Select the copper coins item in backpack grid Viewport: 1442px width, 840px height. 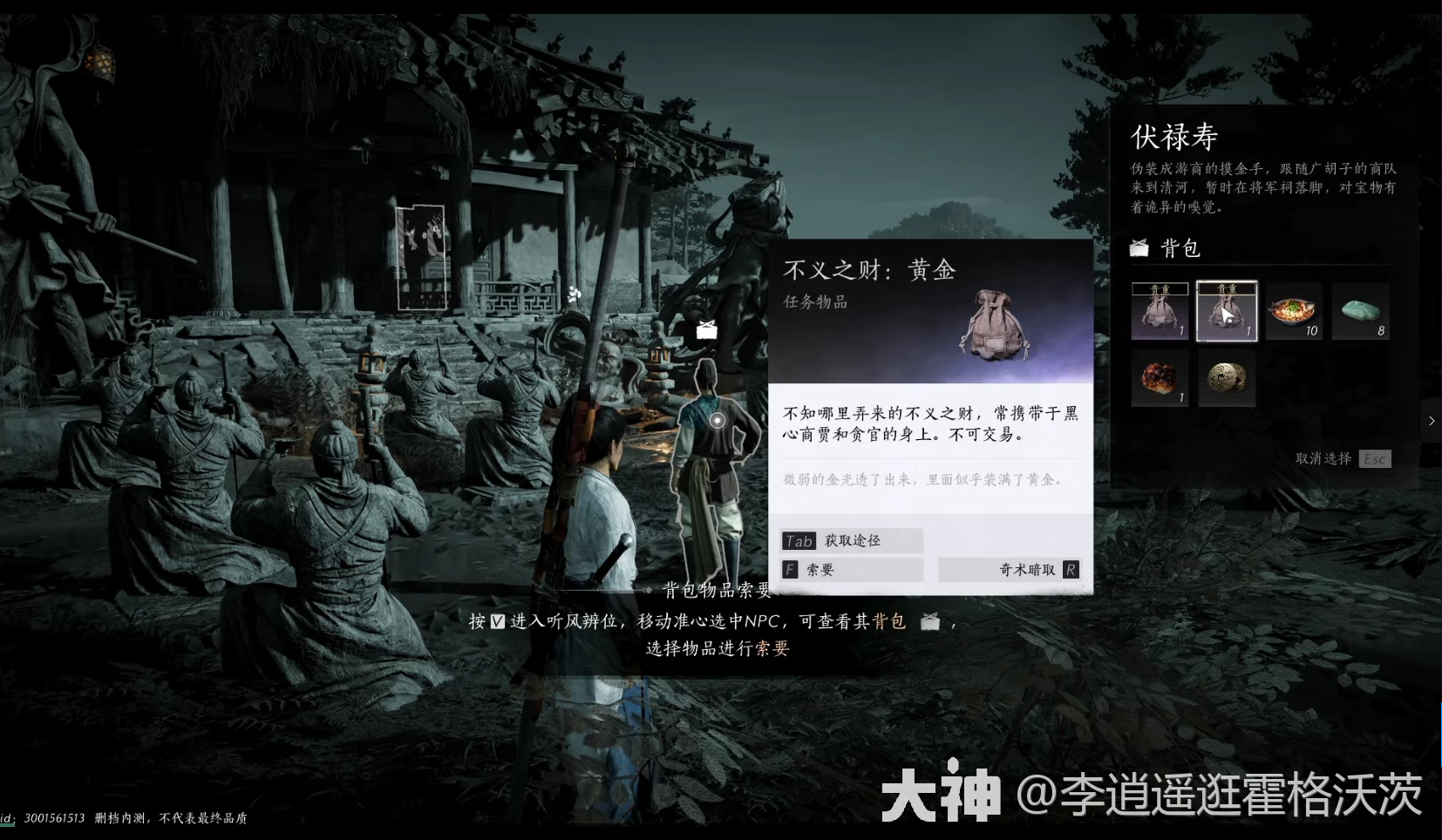coord(1226,378)
